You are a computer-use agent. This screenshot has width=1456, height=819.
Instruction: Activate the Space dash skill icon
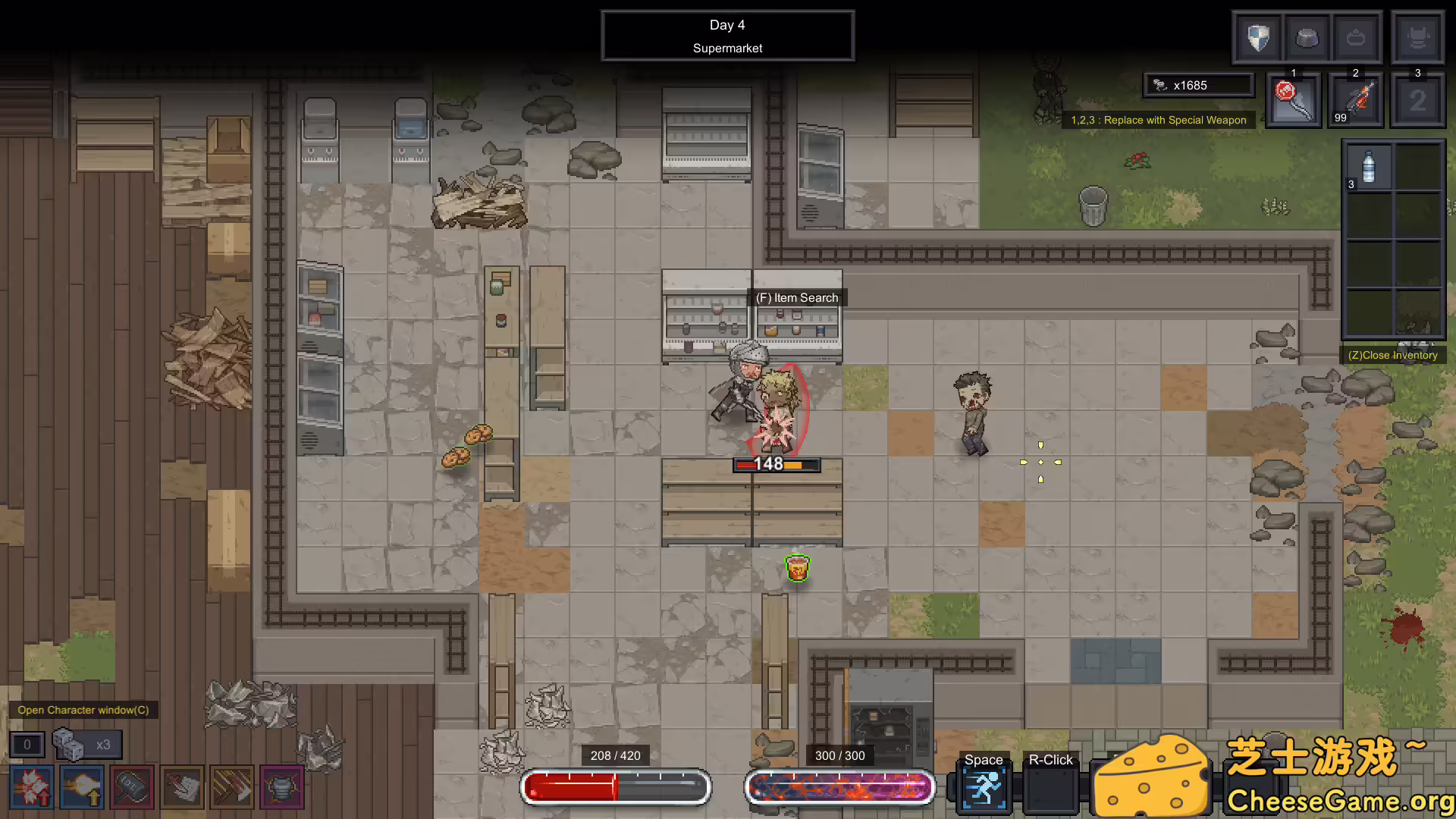(x=984, y=789)
